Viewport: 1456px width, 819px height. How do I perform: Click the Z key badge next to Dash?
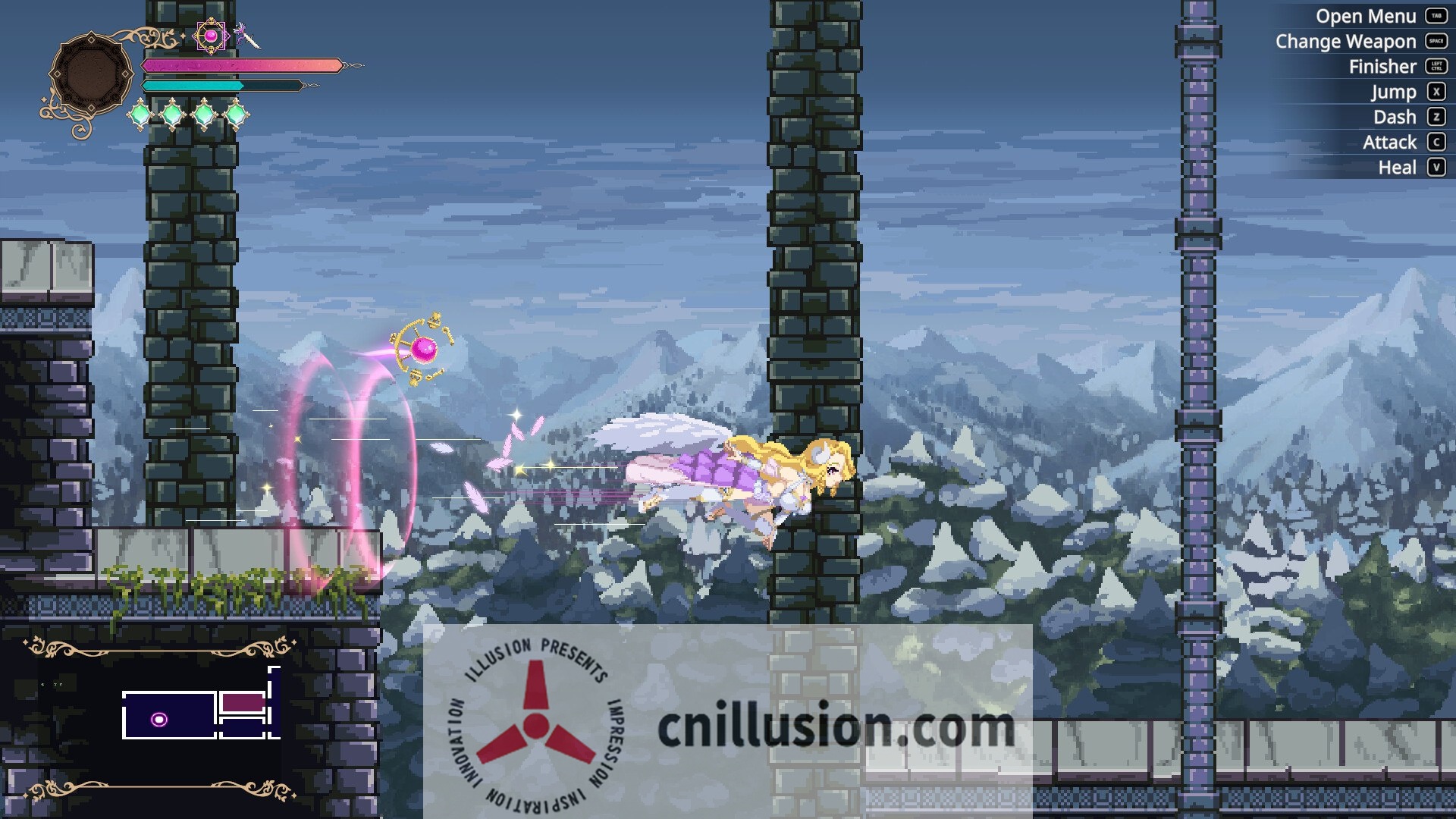point(1437,117)
